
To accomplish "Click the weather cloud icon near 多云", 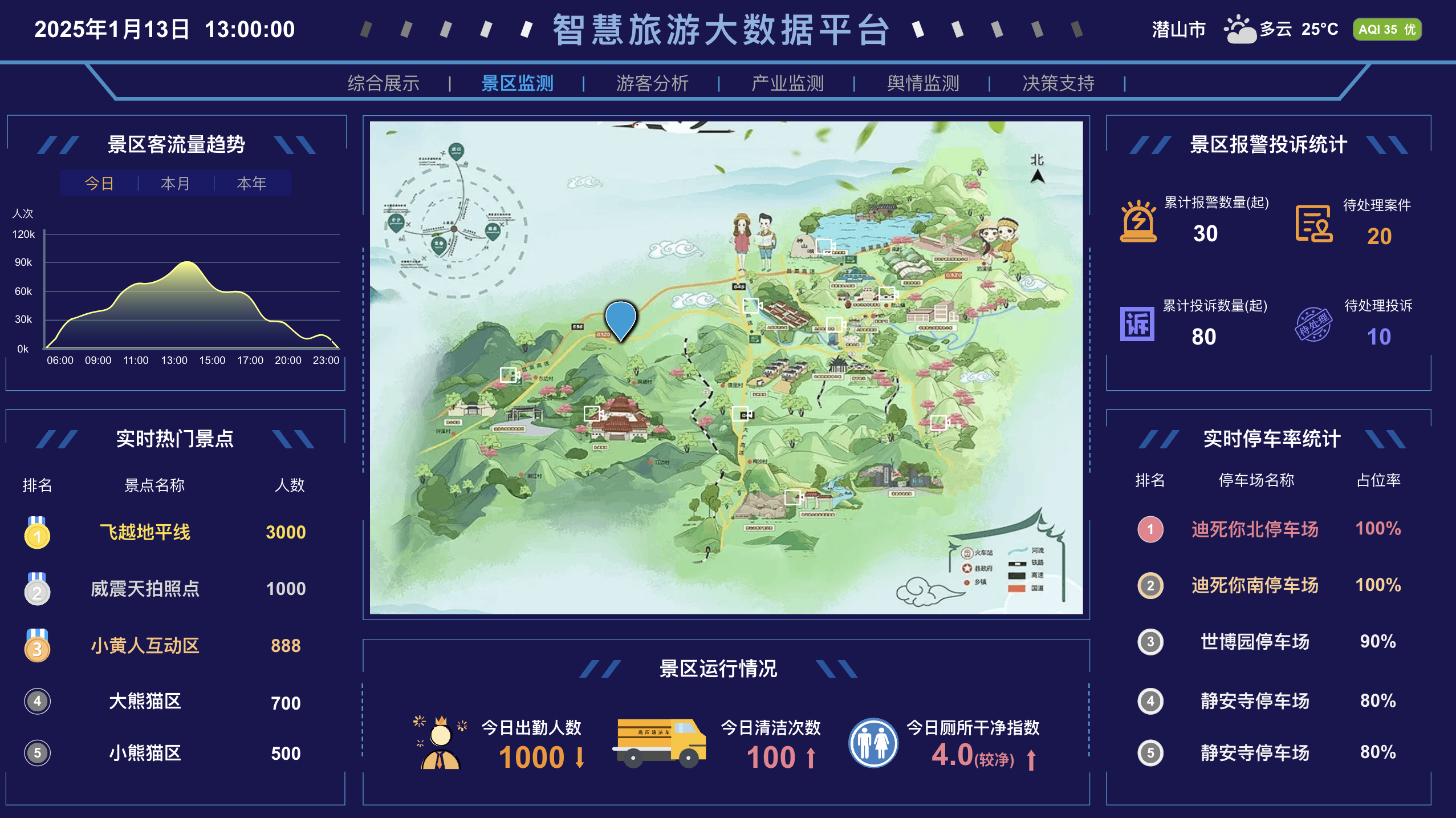I will pos(1241,29).
